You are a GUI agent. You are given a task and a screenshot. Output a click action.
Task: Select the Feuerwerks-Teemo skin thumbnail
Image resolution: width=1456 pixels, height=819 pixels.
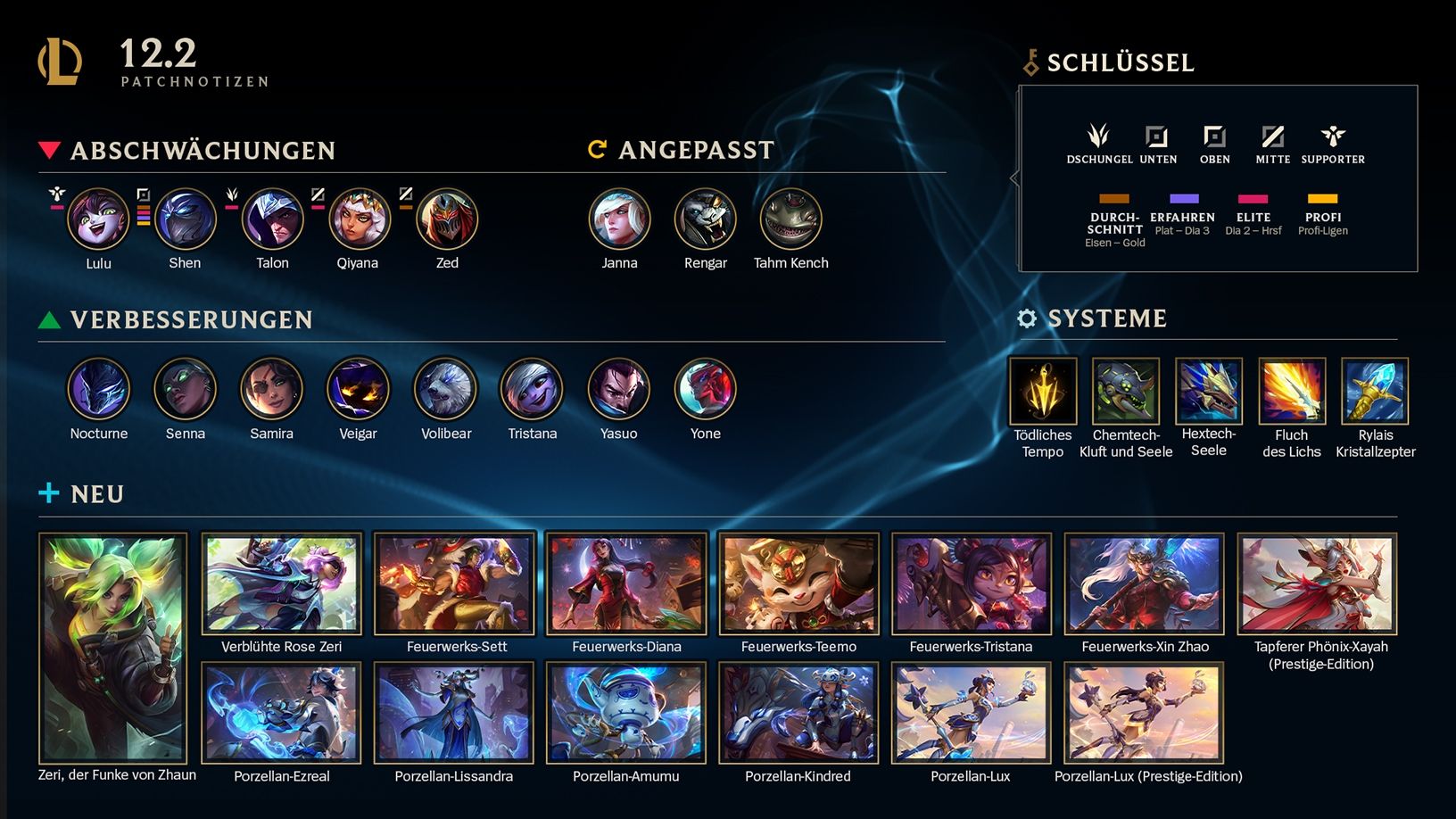[x=798, y=583]
